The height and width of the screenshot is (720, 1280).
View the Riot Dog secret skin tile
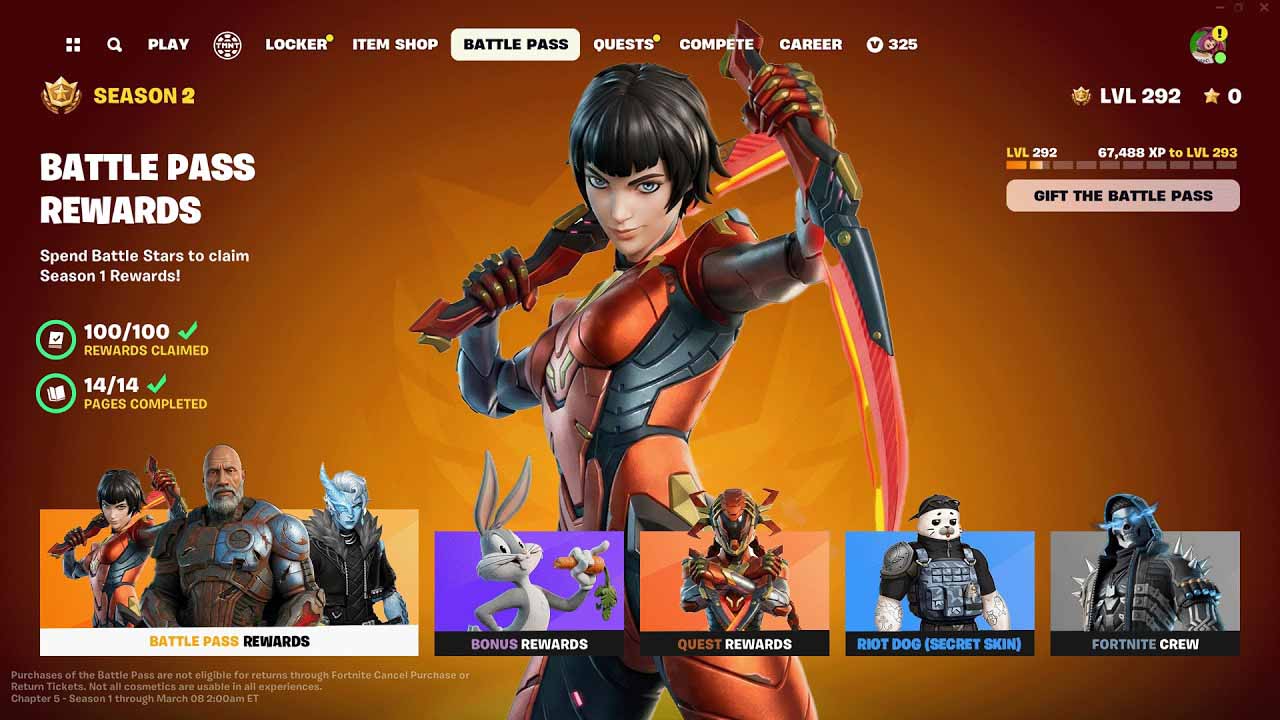(x=939, y=593)
